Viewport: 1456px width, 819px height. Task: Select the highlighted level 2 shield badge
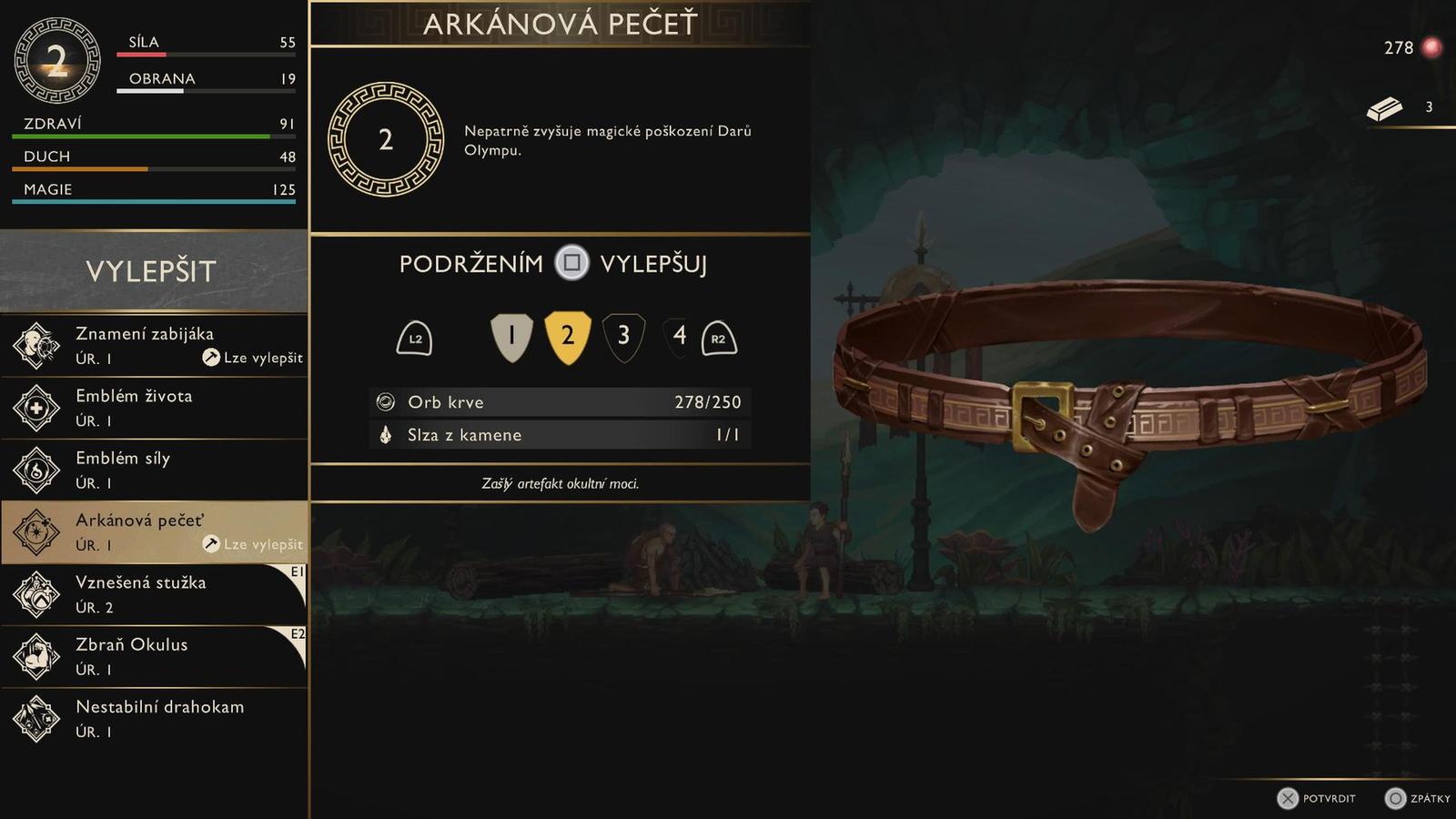coord(569,335)
